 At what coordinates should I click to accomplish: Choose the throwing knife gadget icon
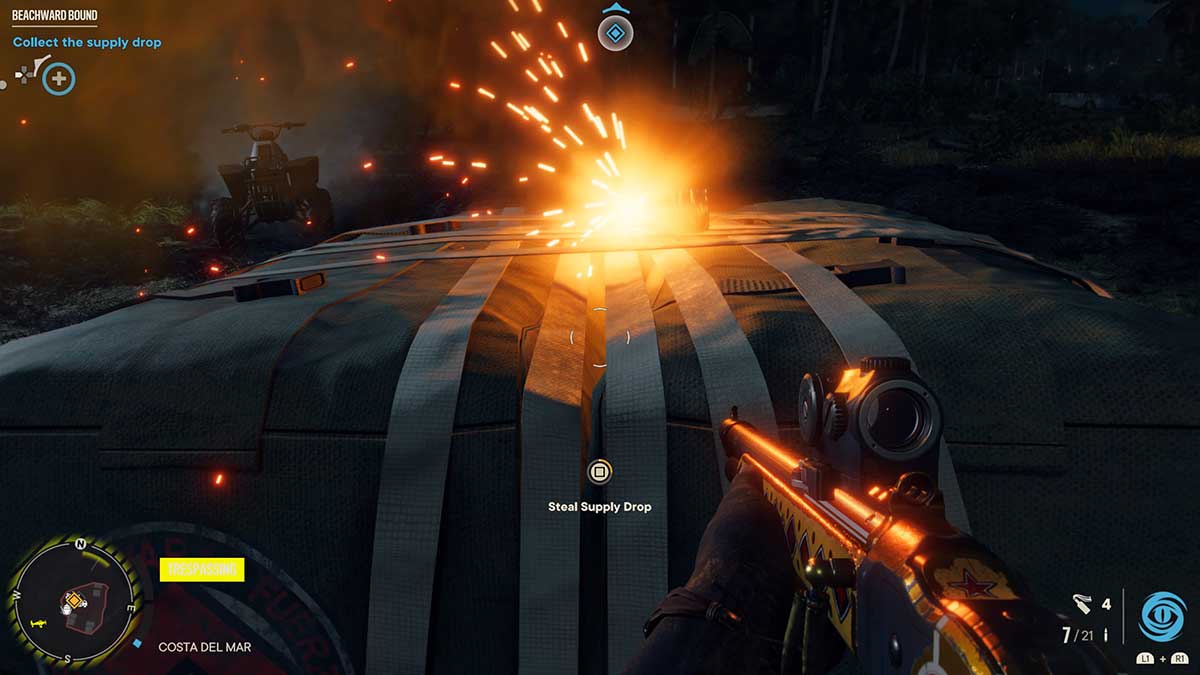pos(1080,603)
